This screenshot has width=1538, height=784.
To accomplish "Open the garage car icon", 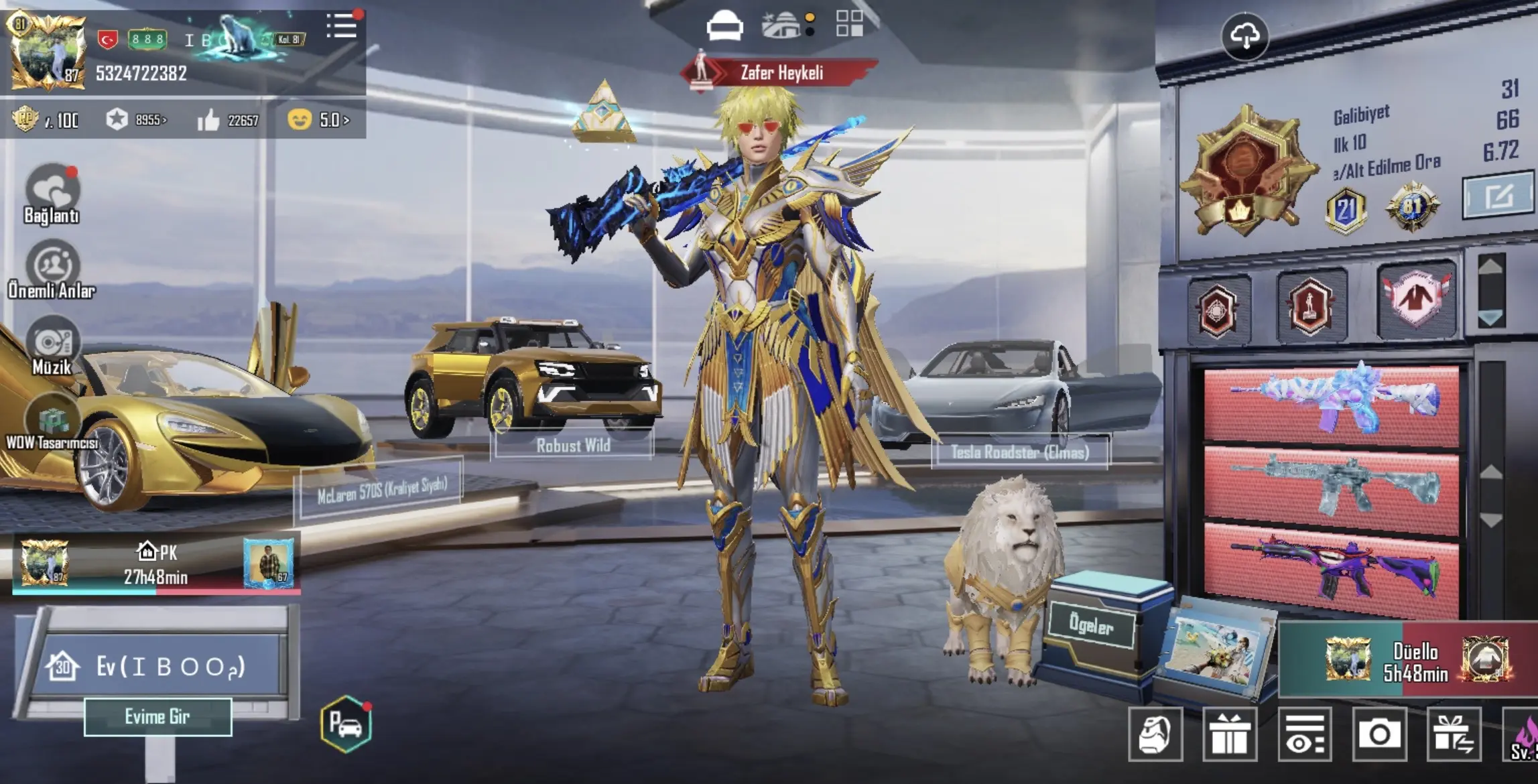I will (x=346, y=724).
